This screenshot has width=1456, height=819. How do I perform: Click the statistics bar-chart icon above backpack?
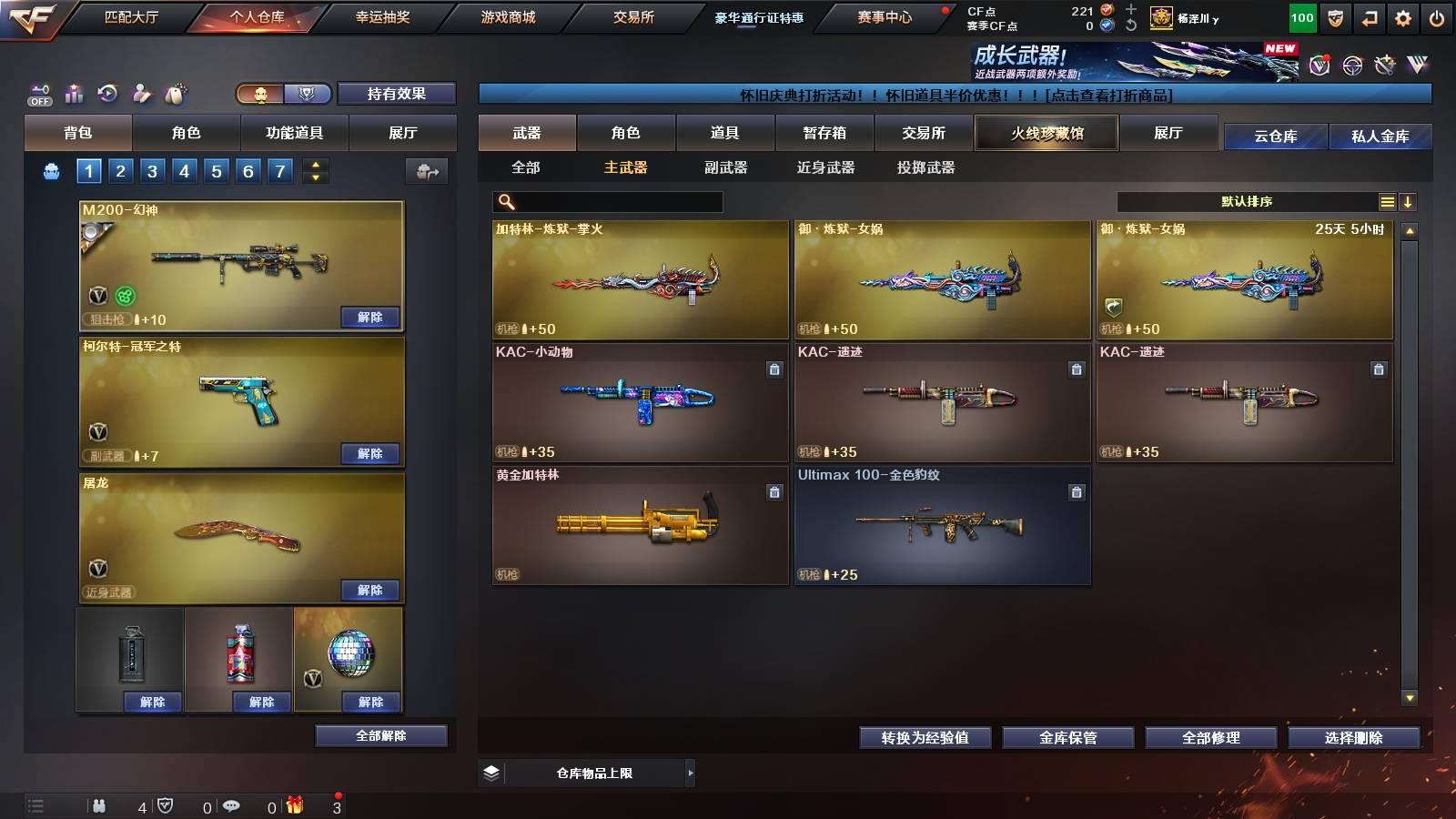(x=73, y=92)
